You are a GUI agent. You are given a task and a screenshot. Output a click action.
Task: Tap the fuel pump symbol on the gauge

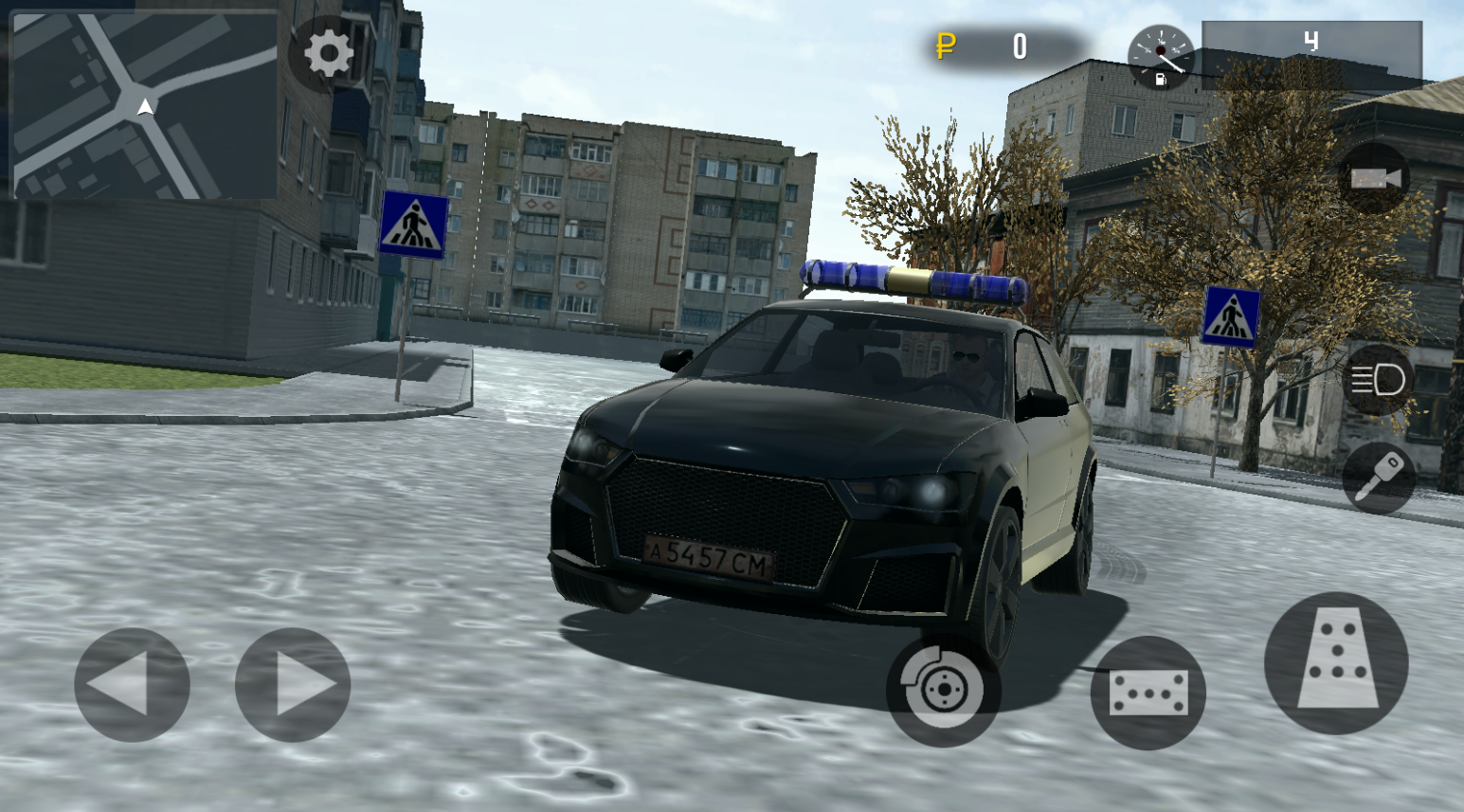[1162, 80]
